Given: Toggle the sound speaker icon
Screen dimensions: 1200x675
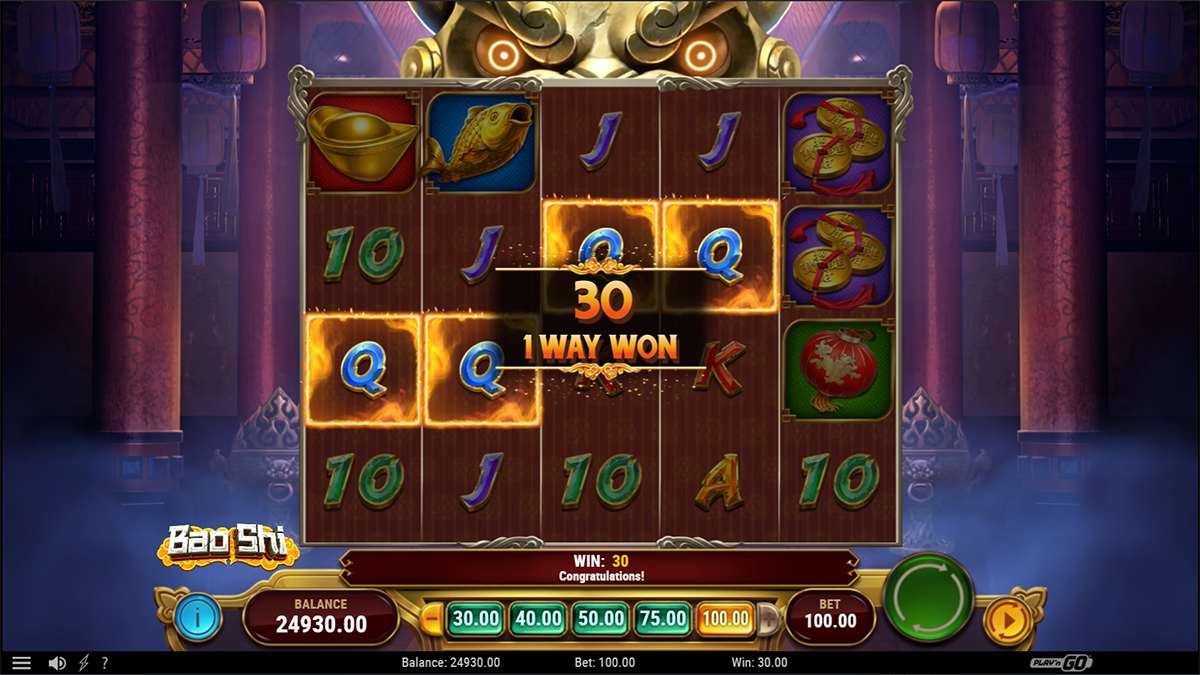Looking at the screenshot, I should (x=57, y=663).
